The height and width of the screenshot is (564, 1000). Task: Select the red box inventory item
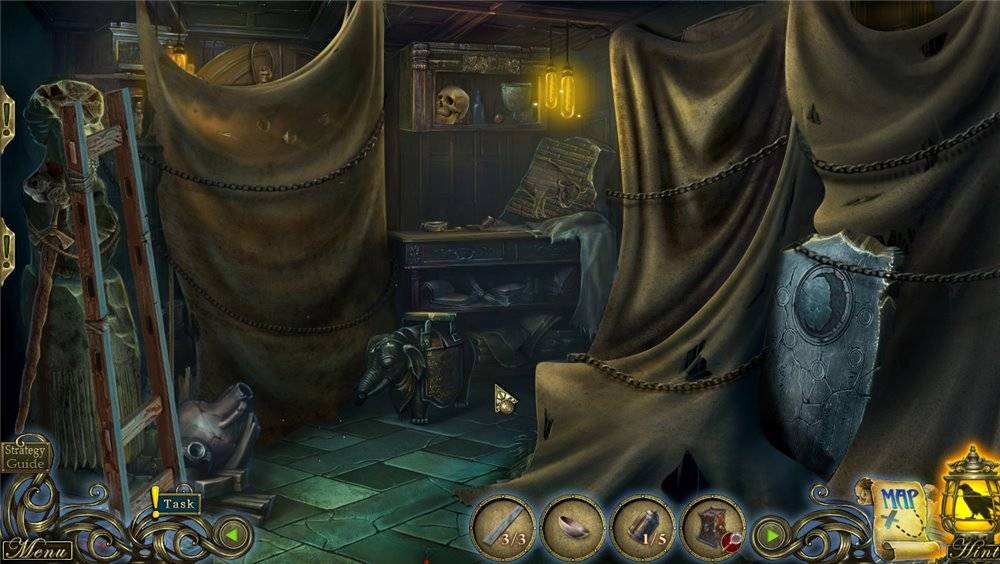(712, 526)
